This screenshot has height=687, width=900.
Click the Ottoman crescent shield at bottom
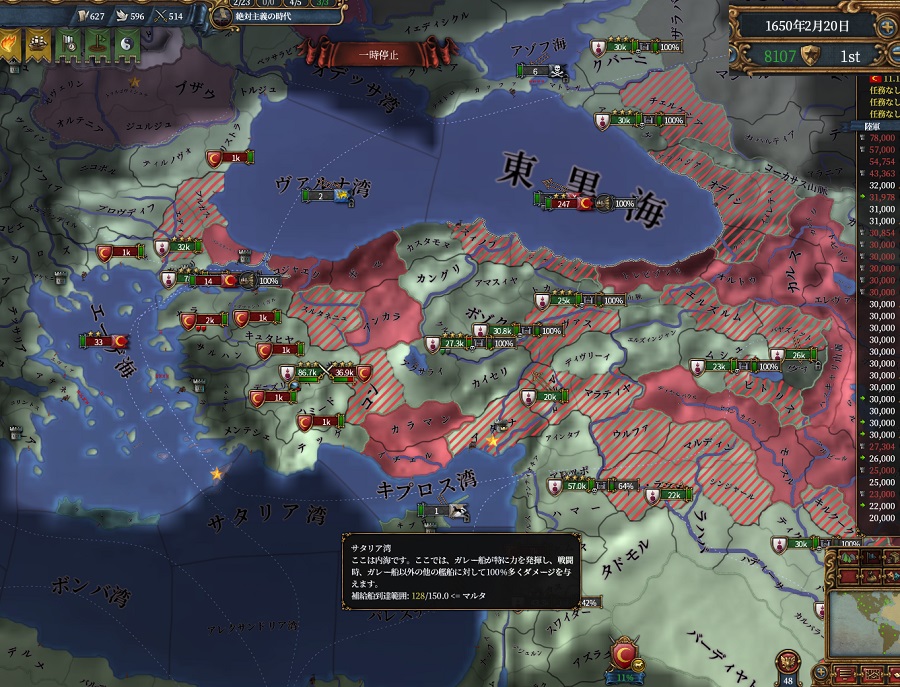click(x=626, y=655)
